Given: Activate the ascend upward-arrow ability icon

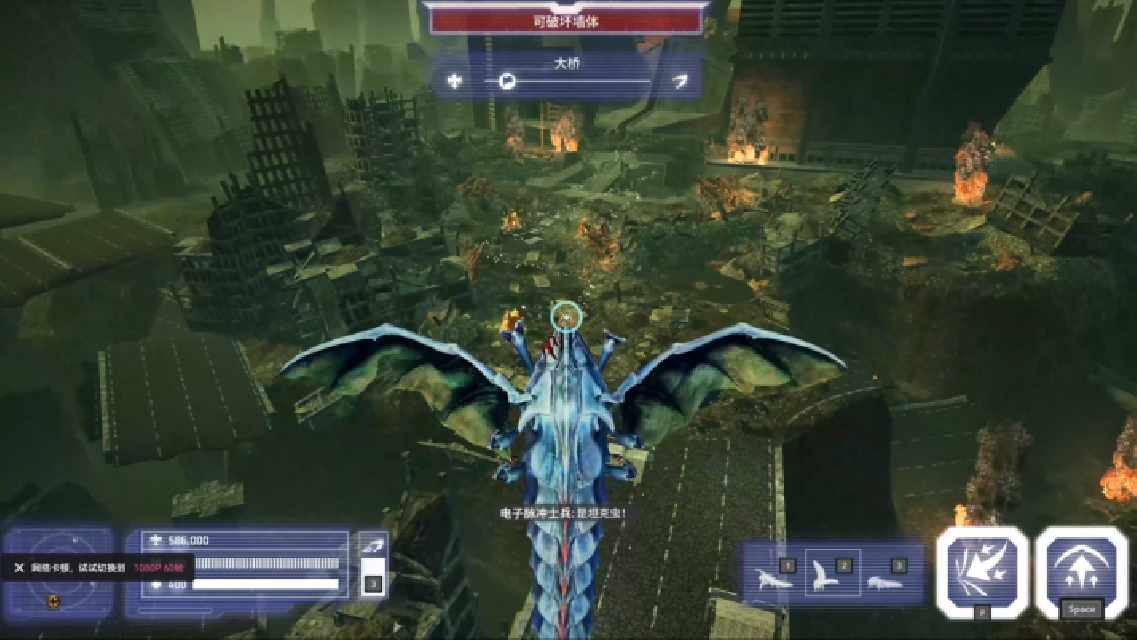Looking at the screenshot, I should coord(1081,570).
